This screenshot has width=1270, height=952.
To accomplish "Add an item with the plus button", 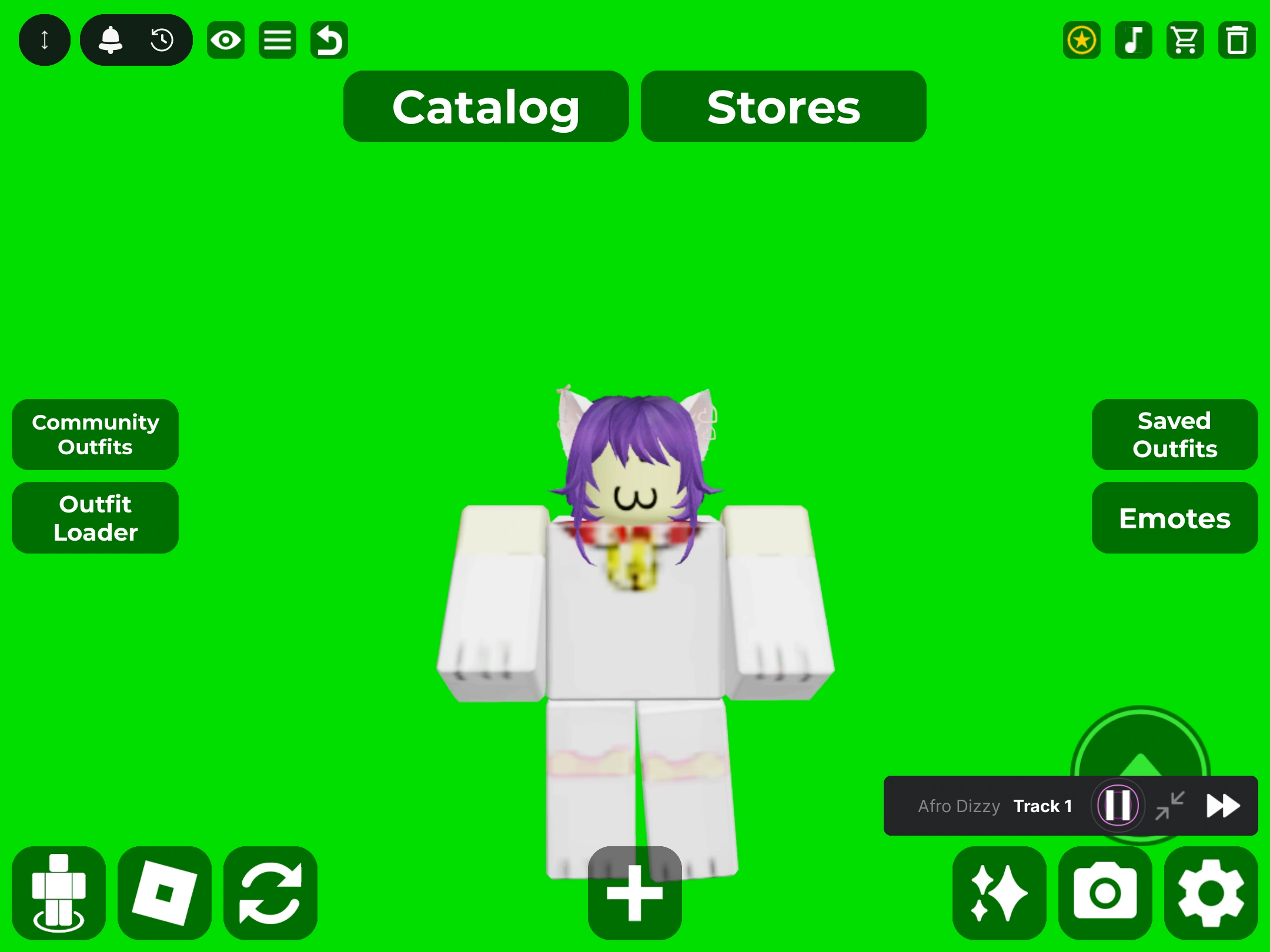I will point(635,891).
